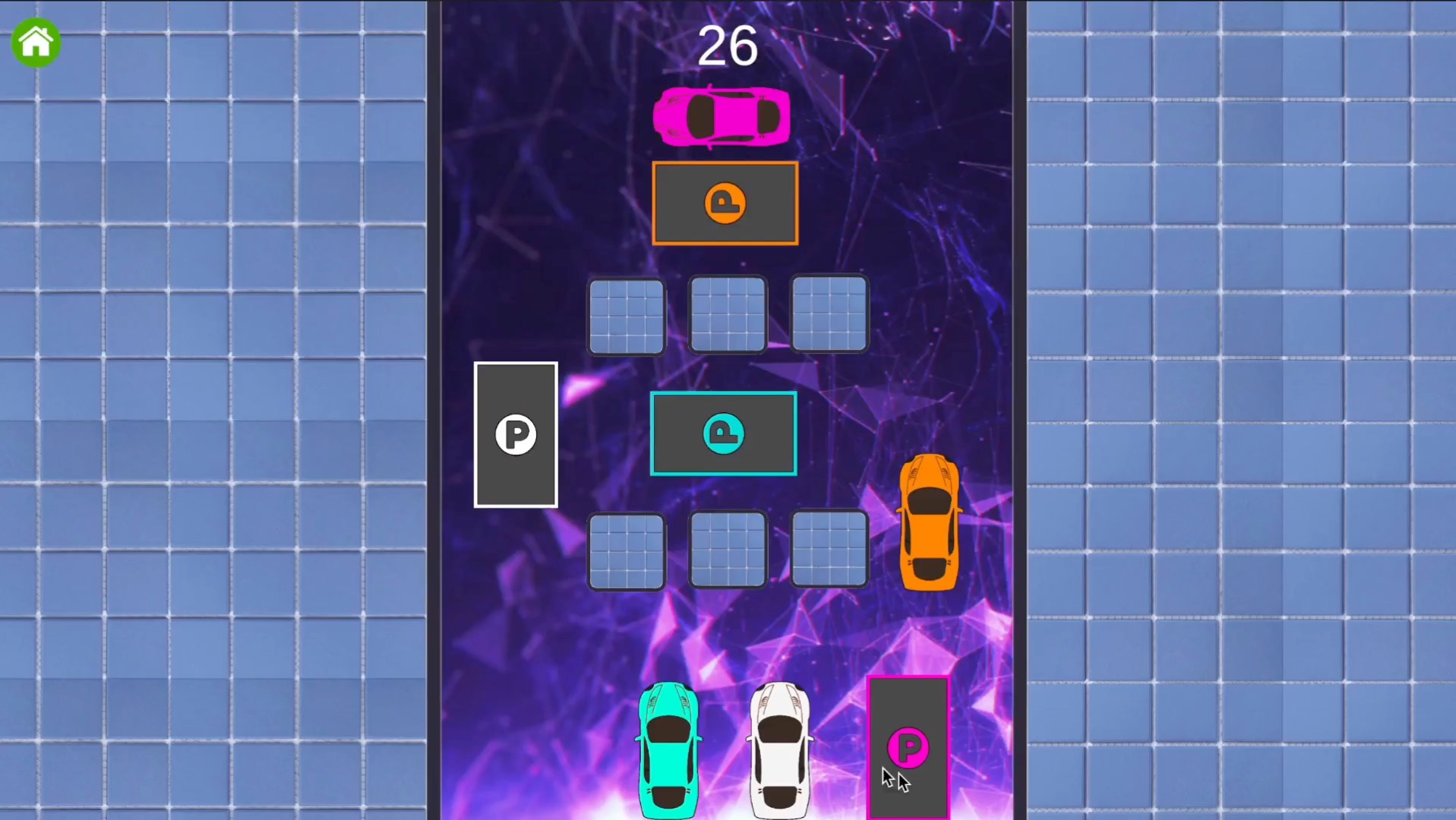Viewport: 1456px width, 820px height.
Task: Select the white car at the bottom
Action: pyautogui.click(x=780, y=748)
